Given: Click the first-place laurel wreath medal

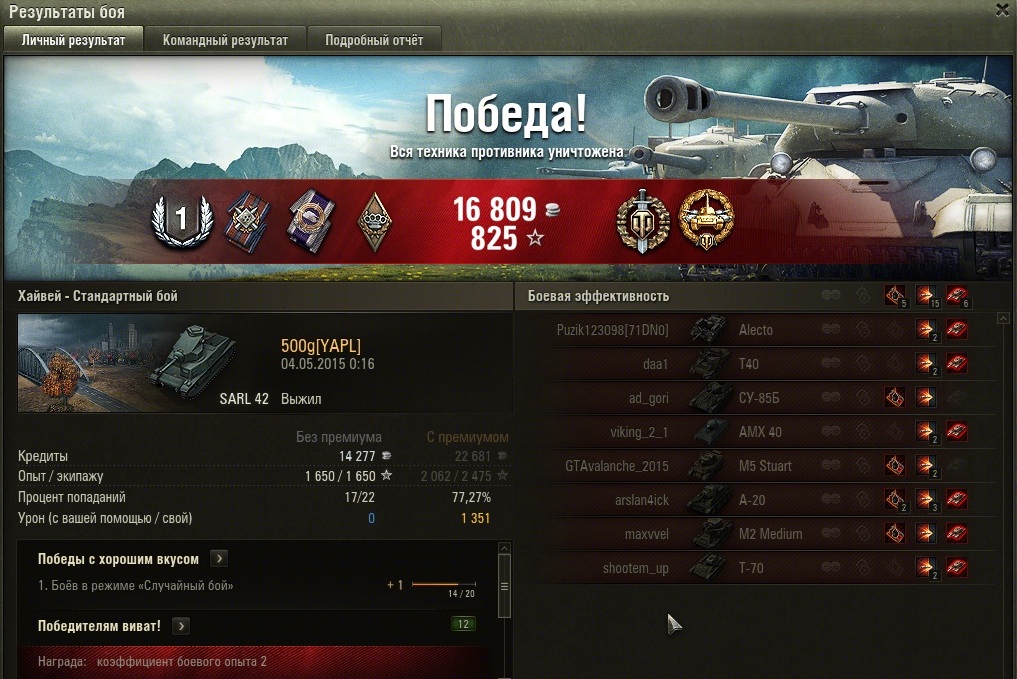Looking at the screenshot, I should click(x=183, y=219).
